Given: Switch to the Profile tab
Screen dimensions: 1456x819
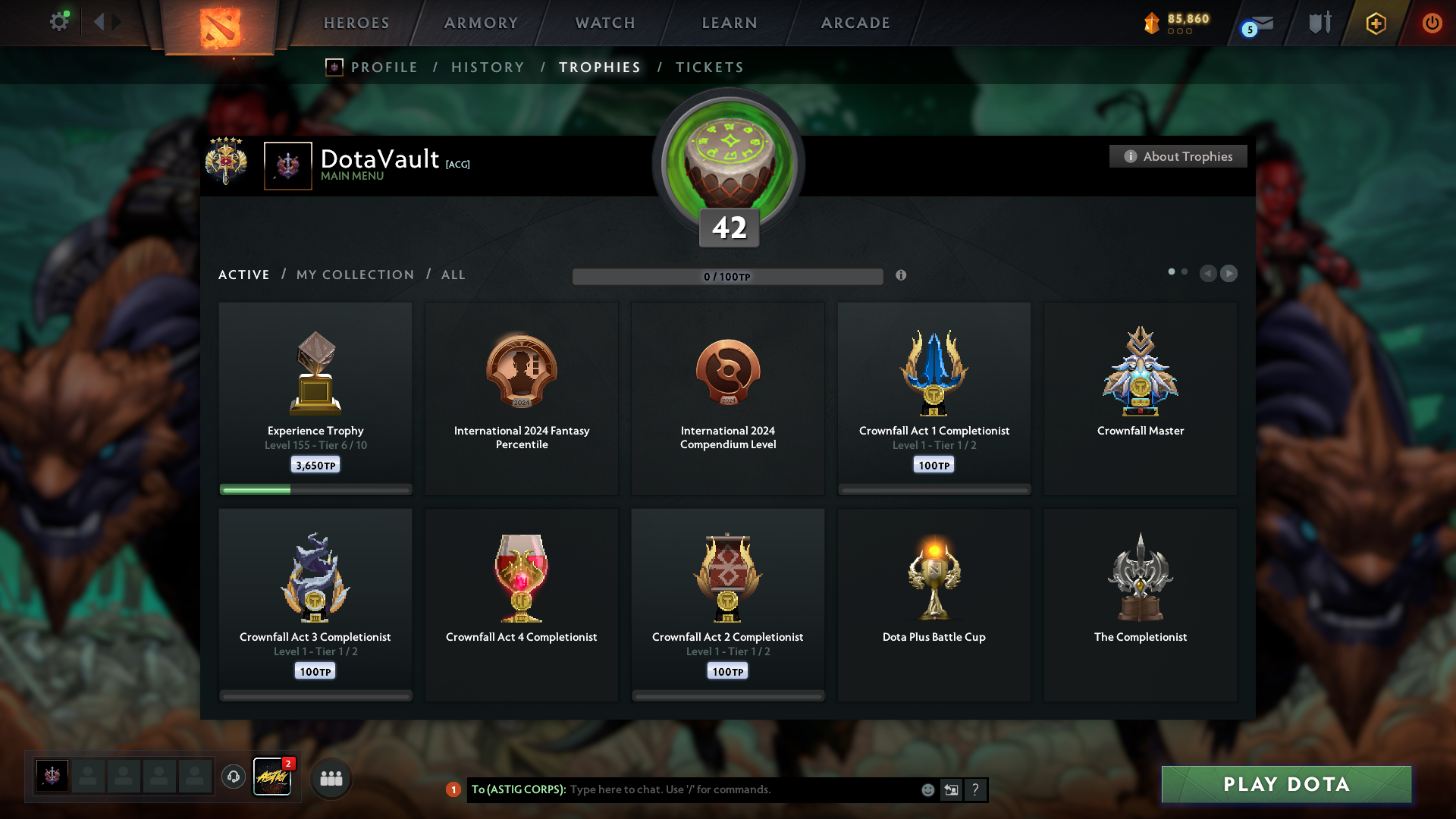Looking at the screenshot, I should (x=384, y=67).
